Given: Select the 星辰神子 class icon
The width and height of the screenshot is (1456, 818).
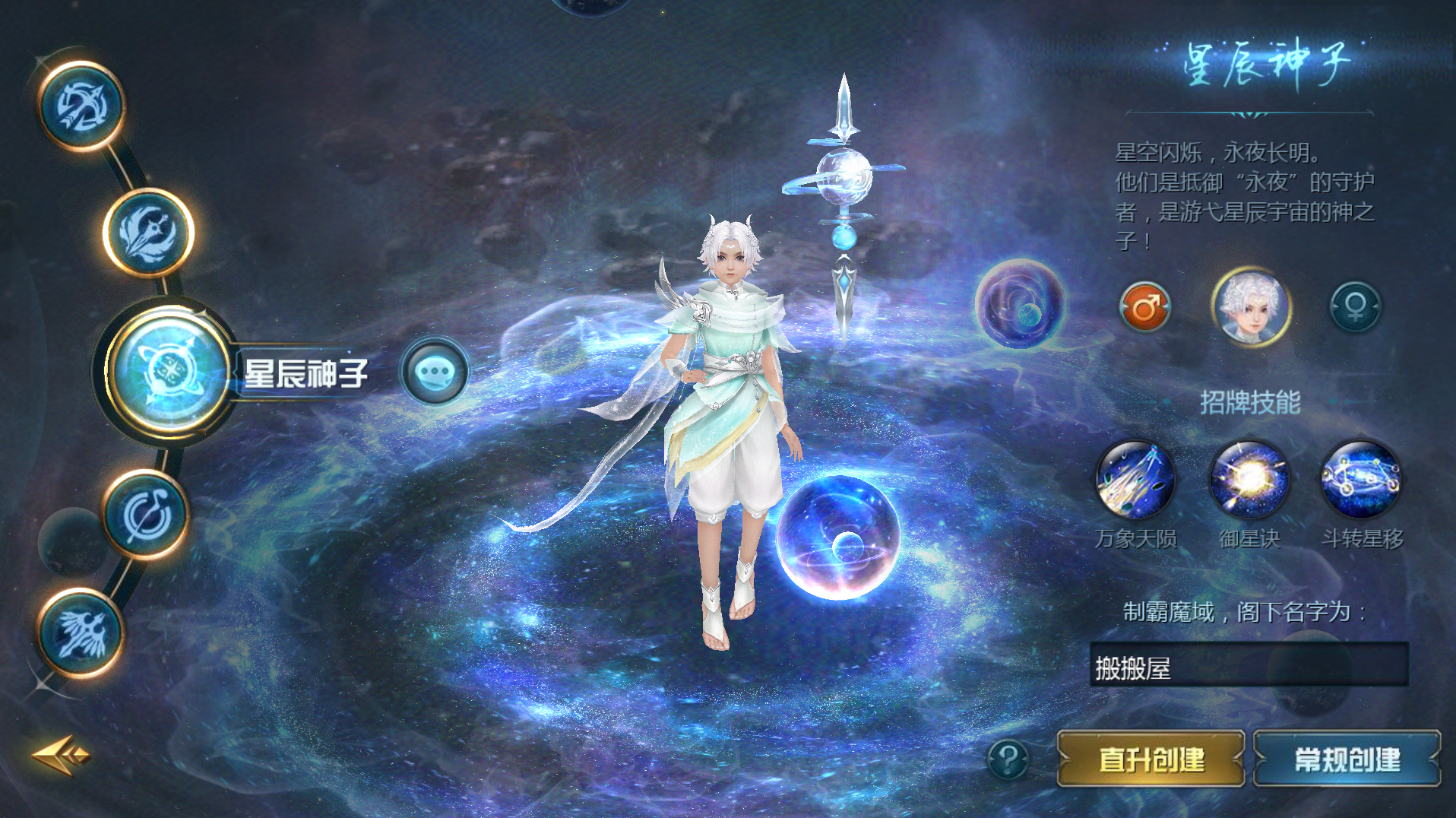Looking at the screenshot, I should 169,372.
